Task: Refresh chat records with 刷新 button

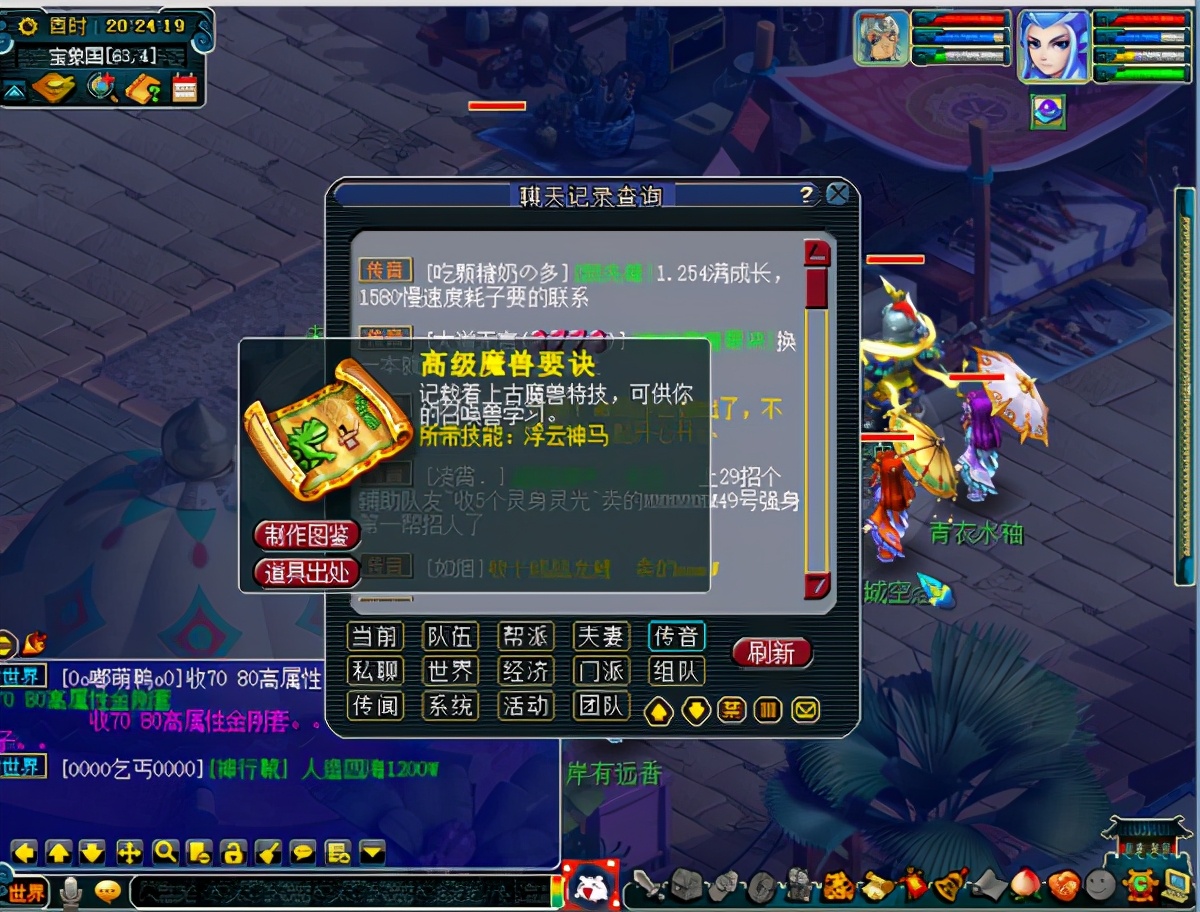Action: (x=771, y=653)
